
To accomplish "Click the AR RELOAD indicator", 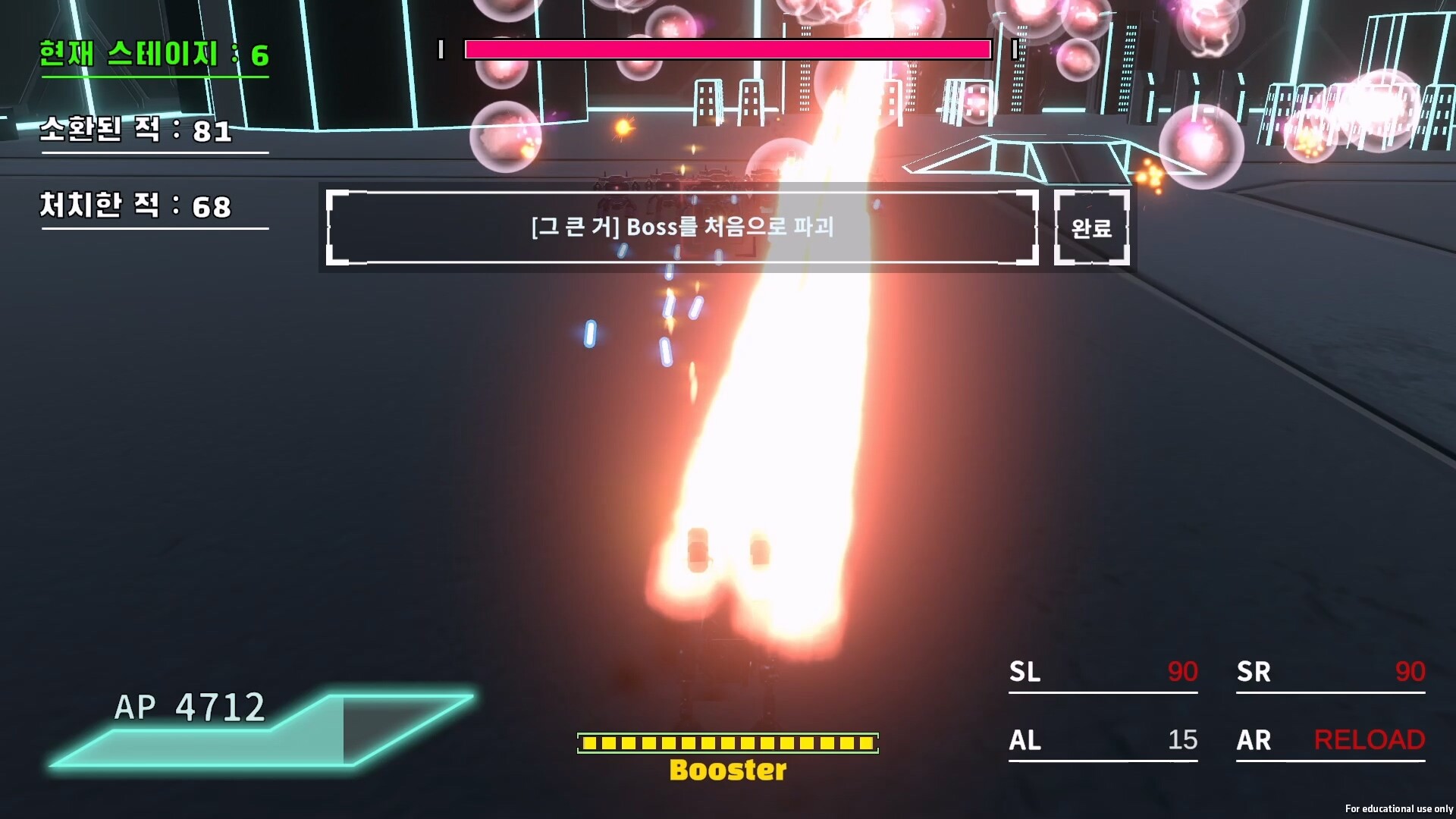I will (1370, 739).
